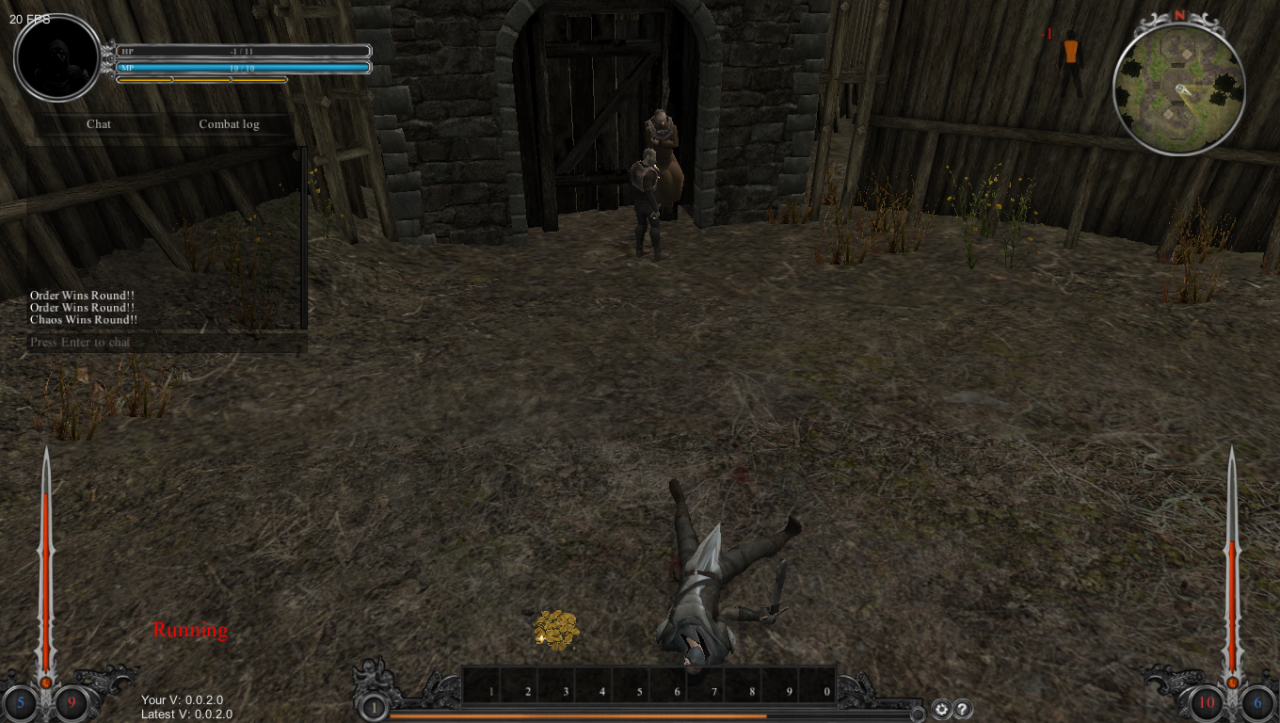The image size is (1280, 723).
Task: Open settings with the gear icon
Action: click(941, 709)
